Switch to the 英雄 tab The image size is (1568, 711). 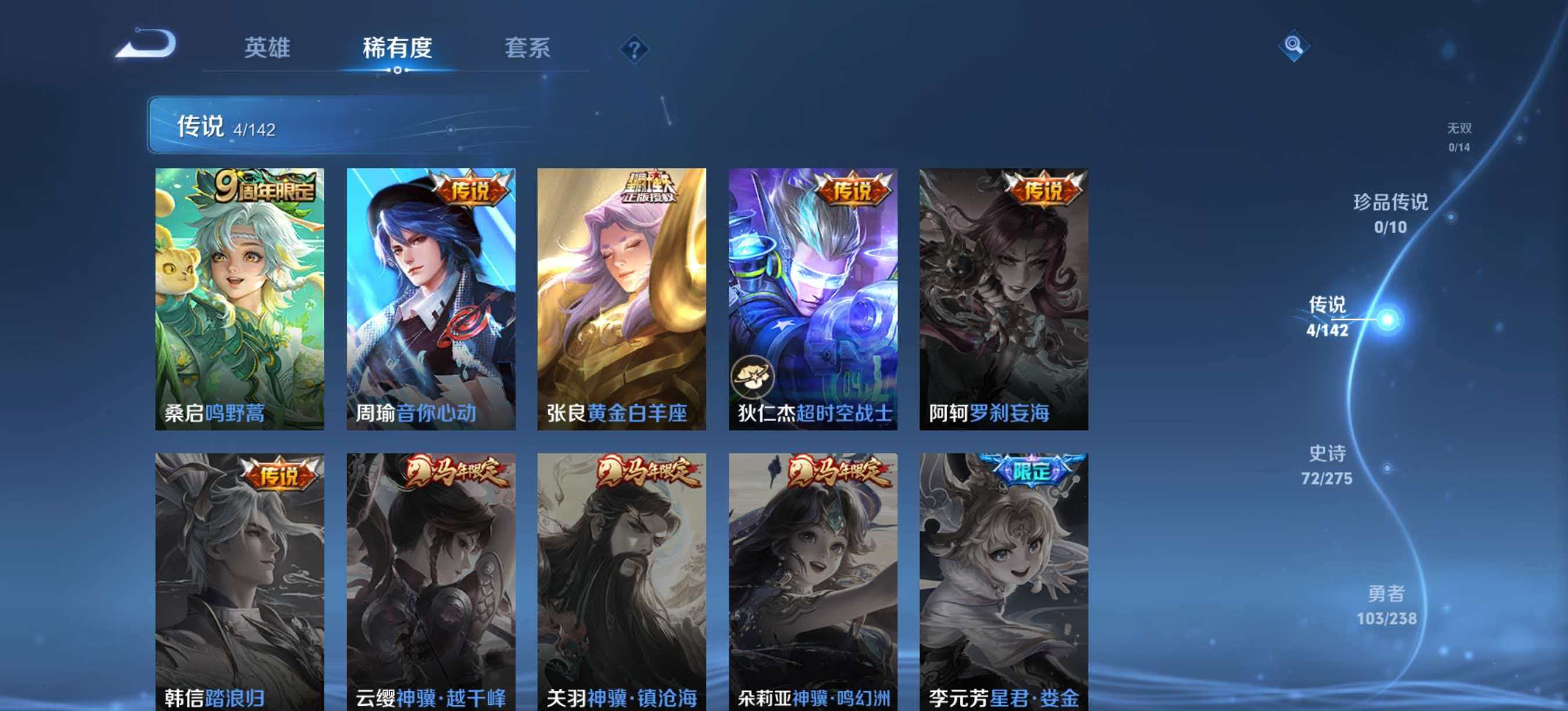(268, 49)
